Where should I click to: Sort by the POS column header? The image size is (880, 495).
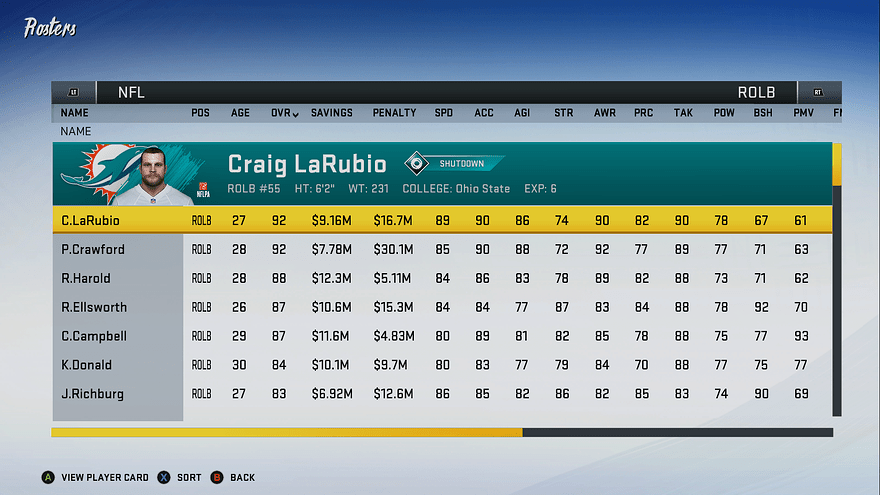tap(200, 113)
